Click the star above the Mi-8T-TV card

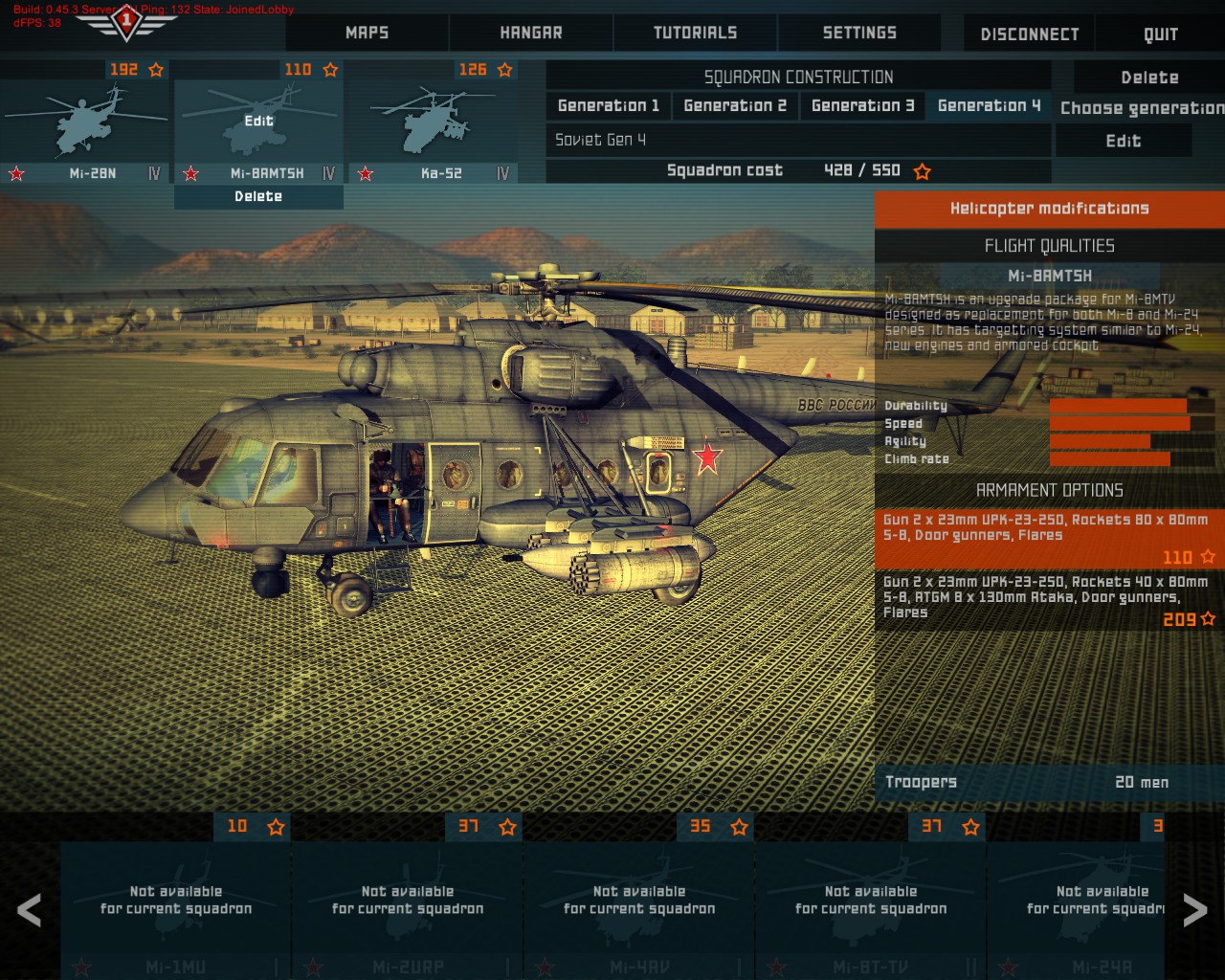coord(969,827)
